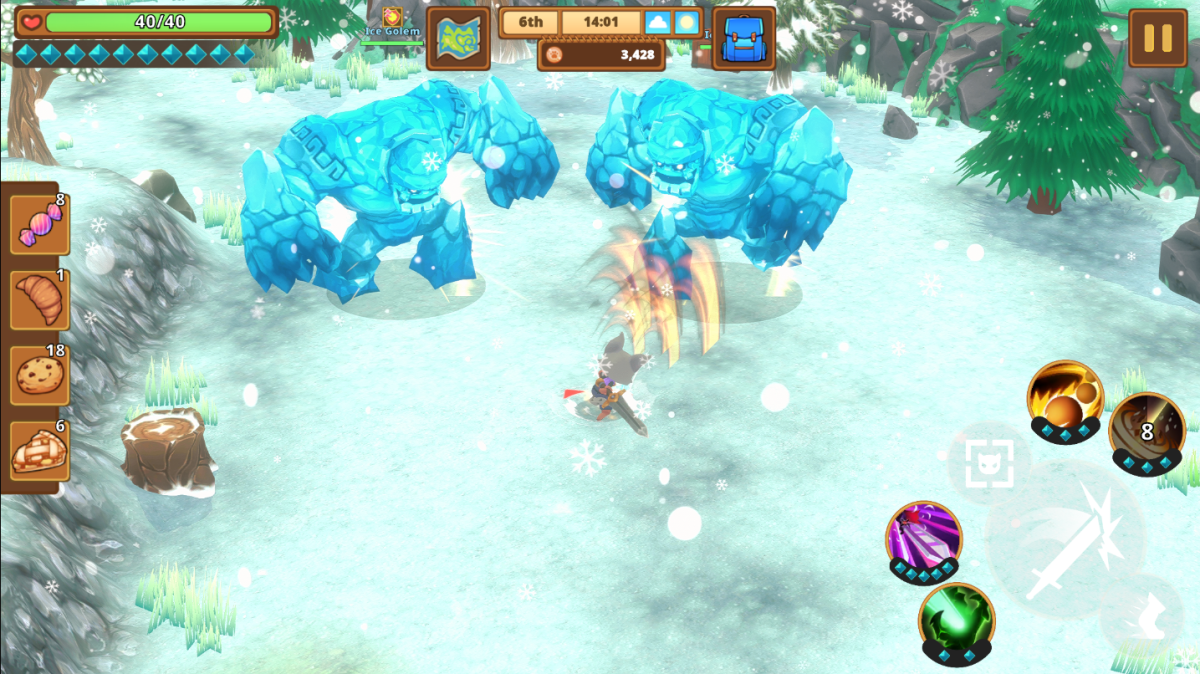Trigger the brown slash skill with 8 cooldown

click(x=1146, y=429)
